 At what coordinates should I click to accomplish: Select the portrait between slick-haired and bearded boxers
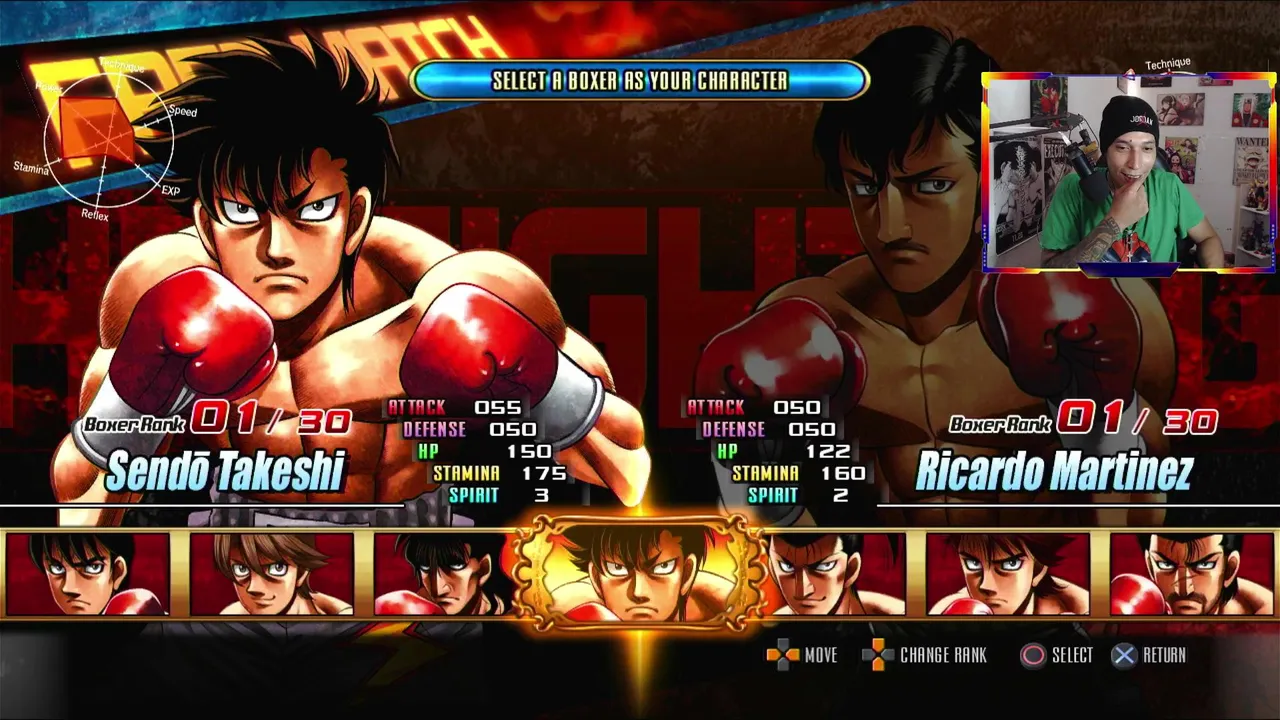pos(1008,574)
